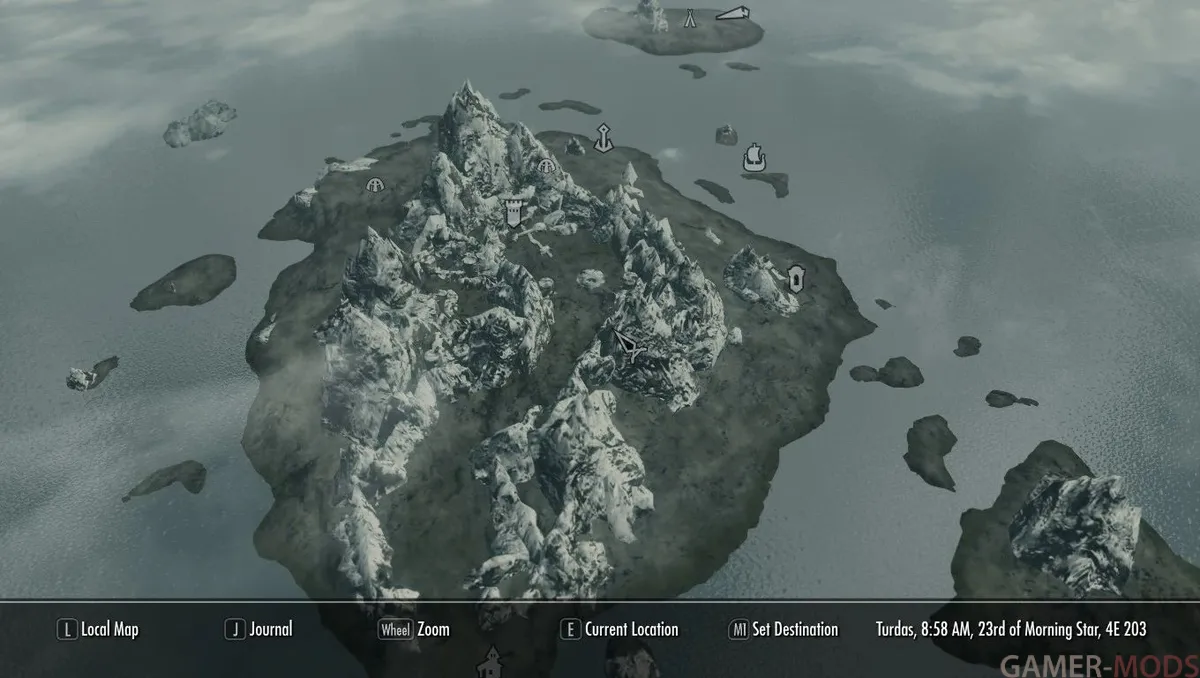The width and height of the screenshot is (1200, 678).
Task: Select the longship map marker
Action: point(753,157)
